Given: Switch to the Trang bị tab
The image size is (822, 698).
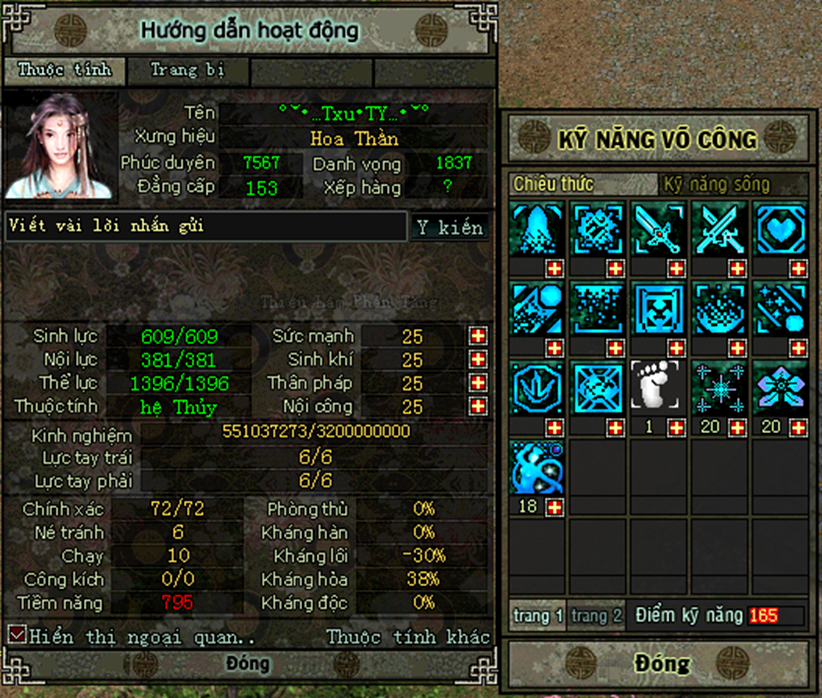Looking at the screenshot, I should (187, 71).
